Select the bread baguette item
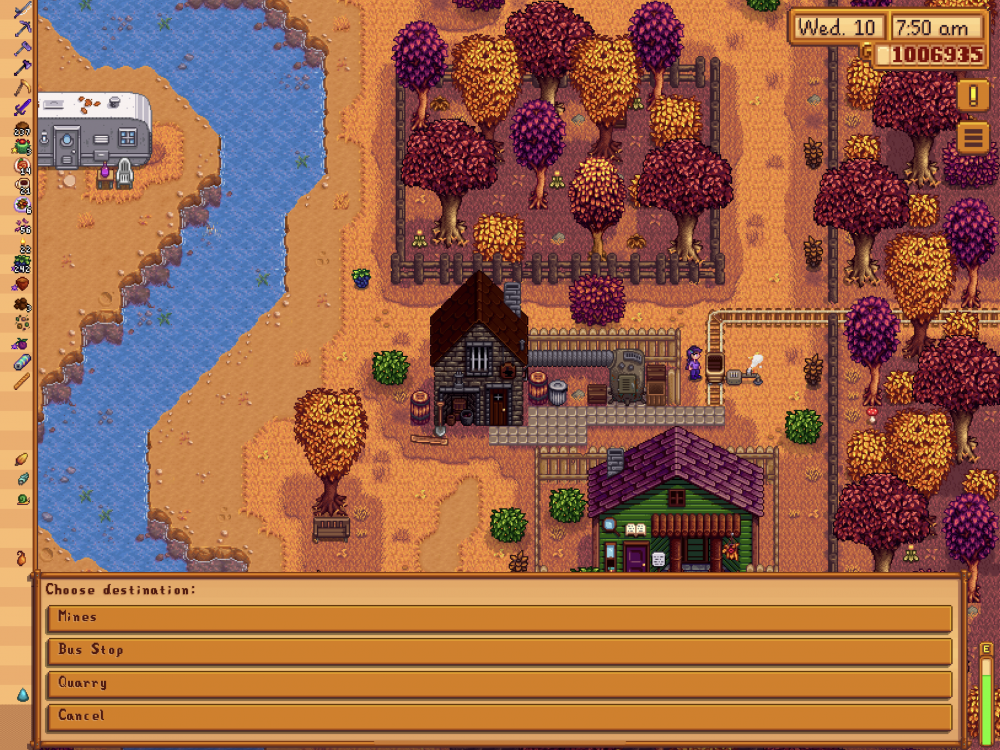 [x=22, y=381]
